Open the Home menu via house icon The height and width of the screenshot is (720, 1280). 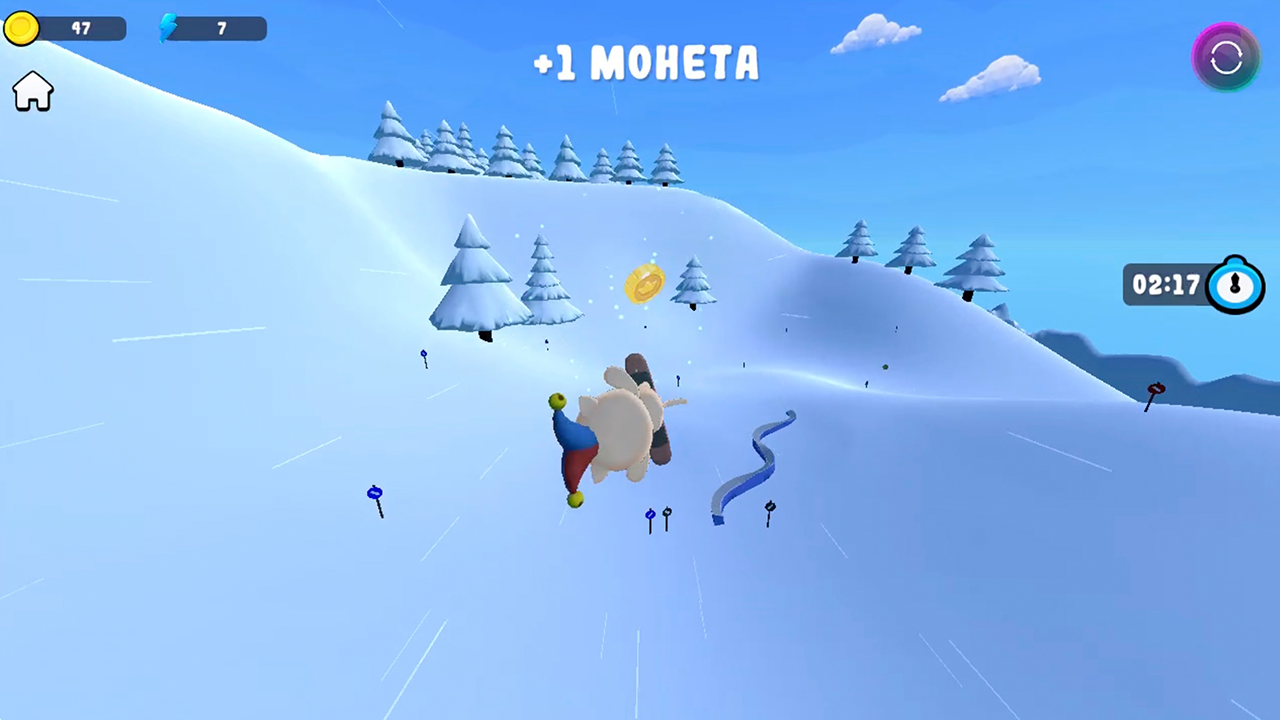pos(32,91)
